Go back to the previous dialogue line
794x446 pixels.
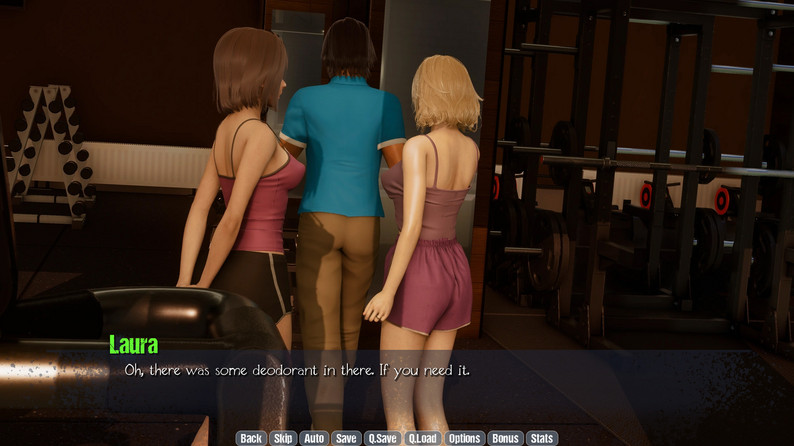[251, 438]
